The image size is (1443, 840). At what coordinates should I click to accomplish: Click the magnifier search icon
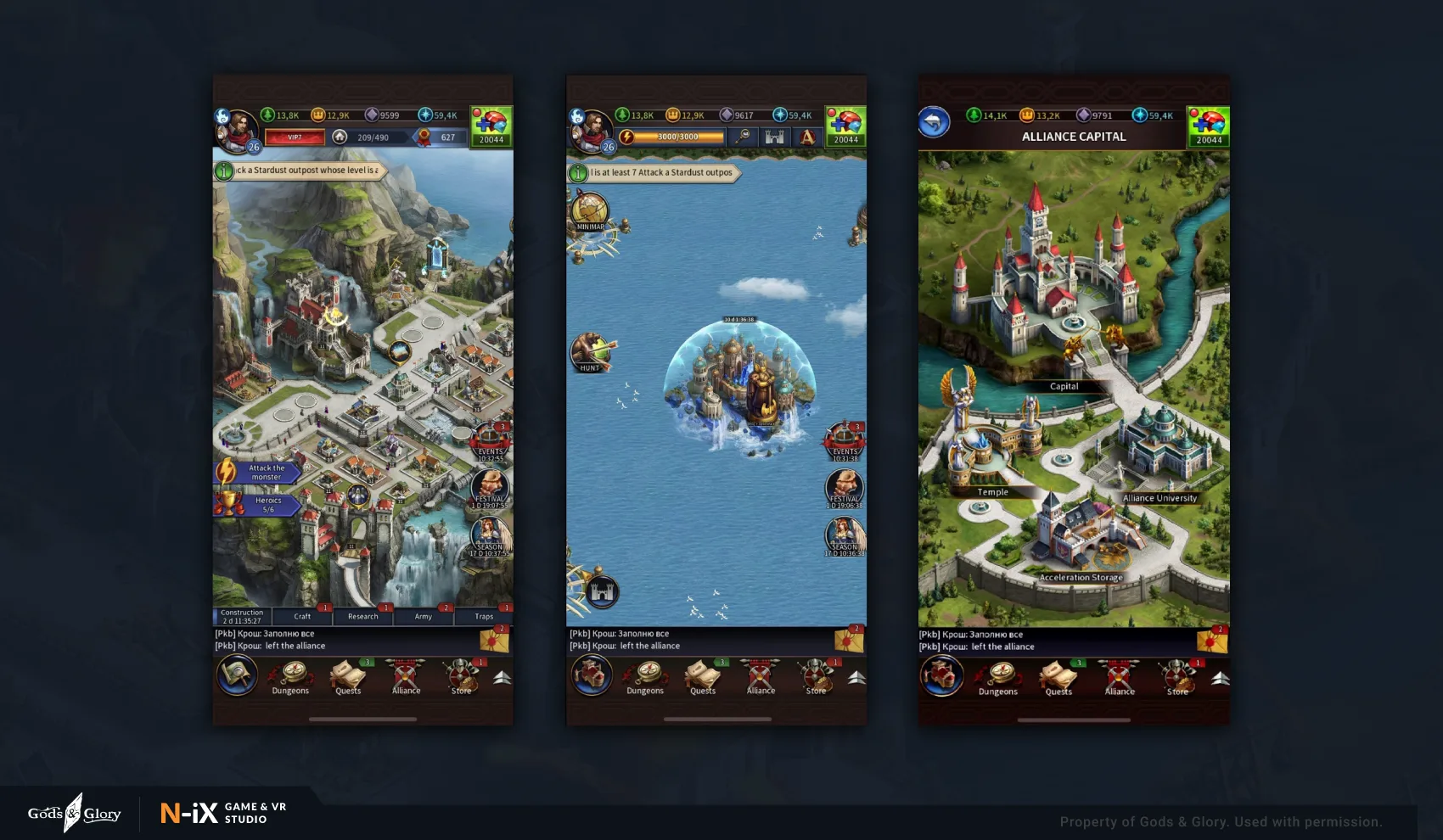point(744,137)
